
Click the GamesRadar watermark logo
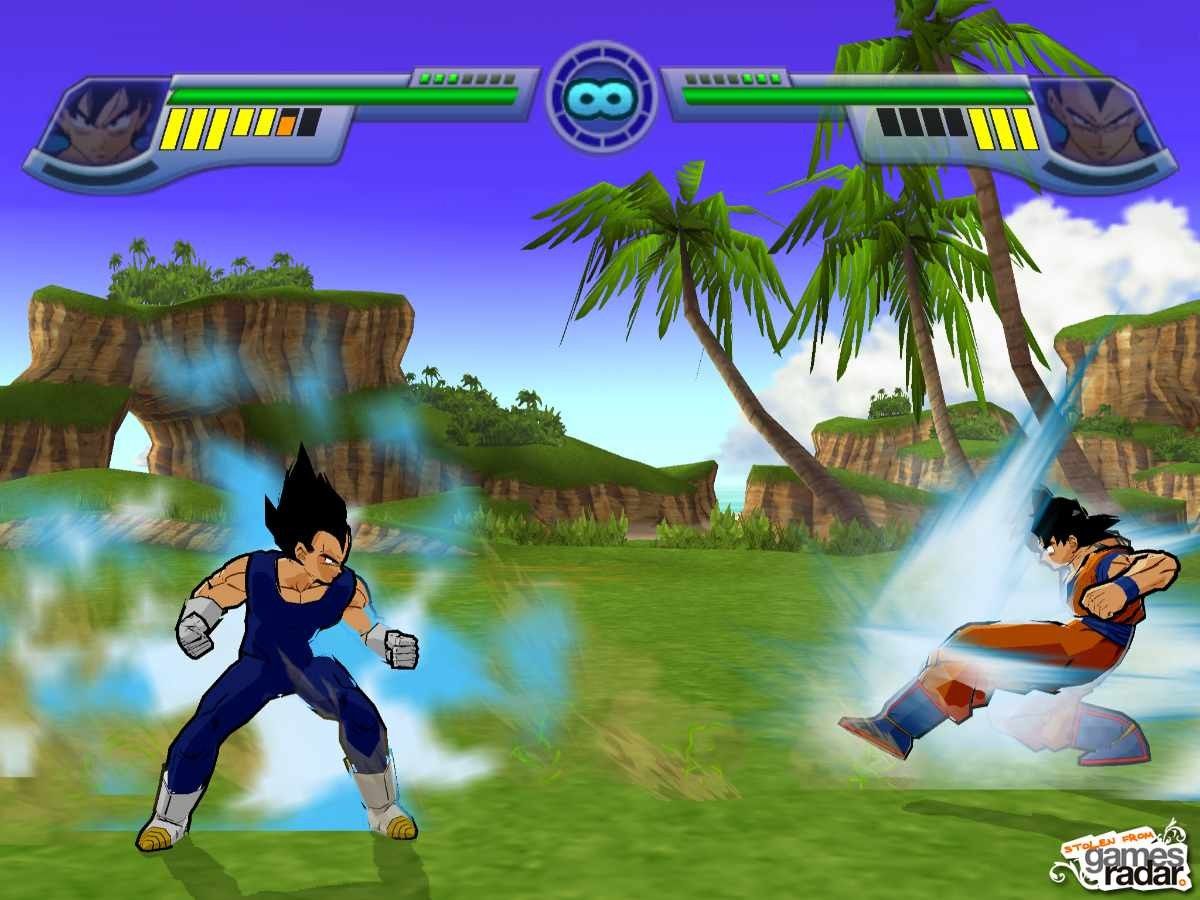pyautogui.click(x=1118, y=857)
